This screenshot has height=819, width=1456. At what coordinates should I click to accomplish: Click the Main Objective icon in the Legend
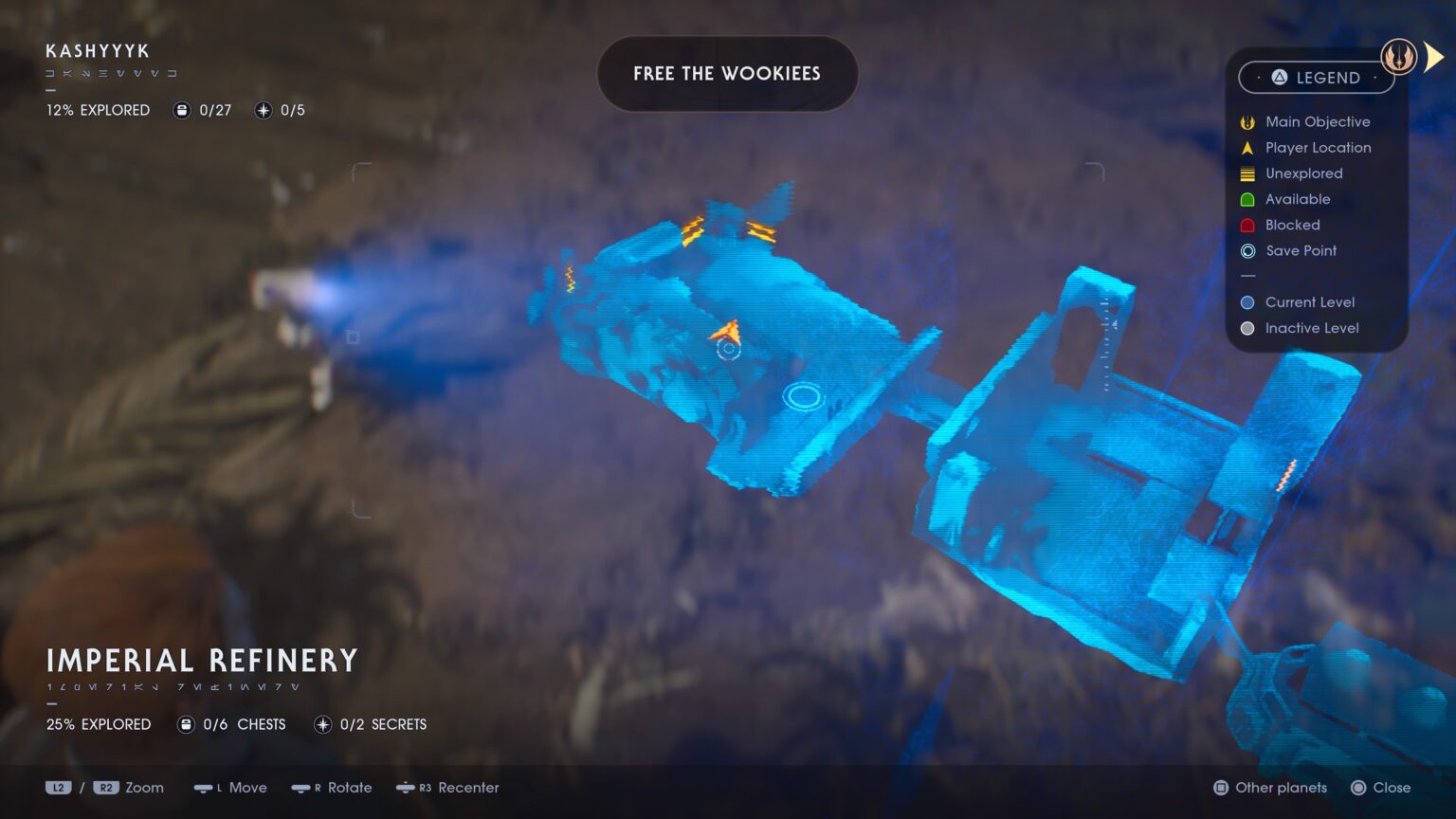[x=1247, y=121]
